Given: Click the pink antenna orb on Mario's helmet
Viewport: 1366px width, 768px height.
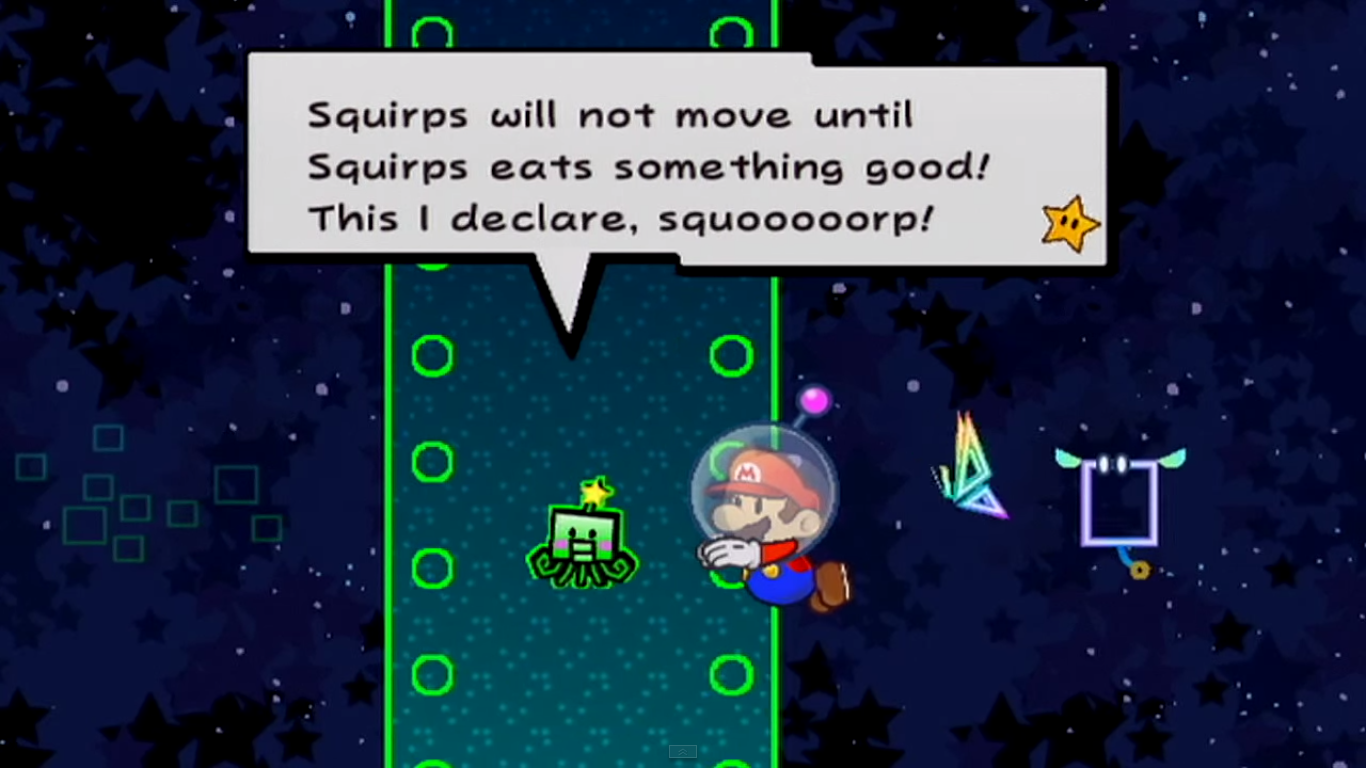Looking at the screenshot, I should (816, 399).
